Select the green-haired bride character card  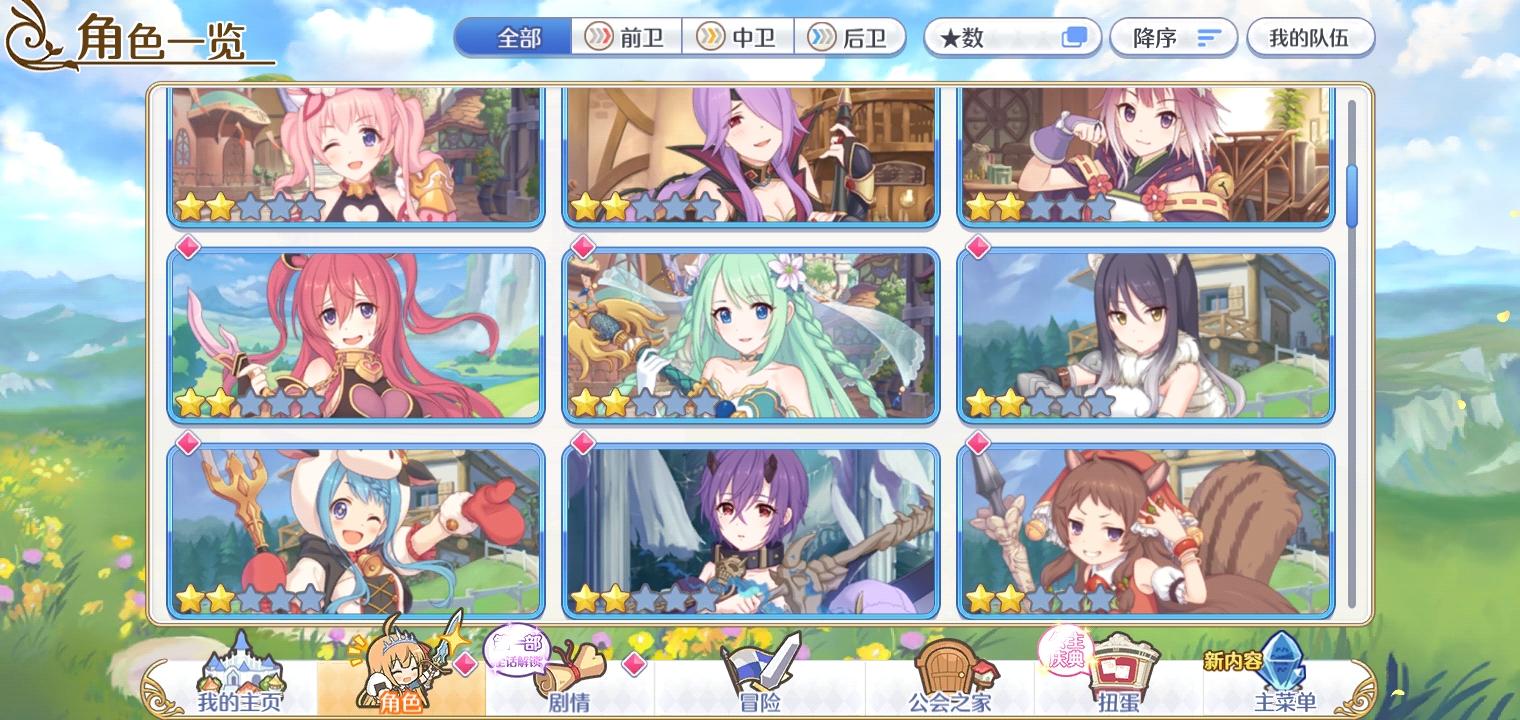tap(750, 337)
